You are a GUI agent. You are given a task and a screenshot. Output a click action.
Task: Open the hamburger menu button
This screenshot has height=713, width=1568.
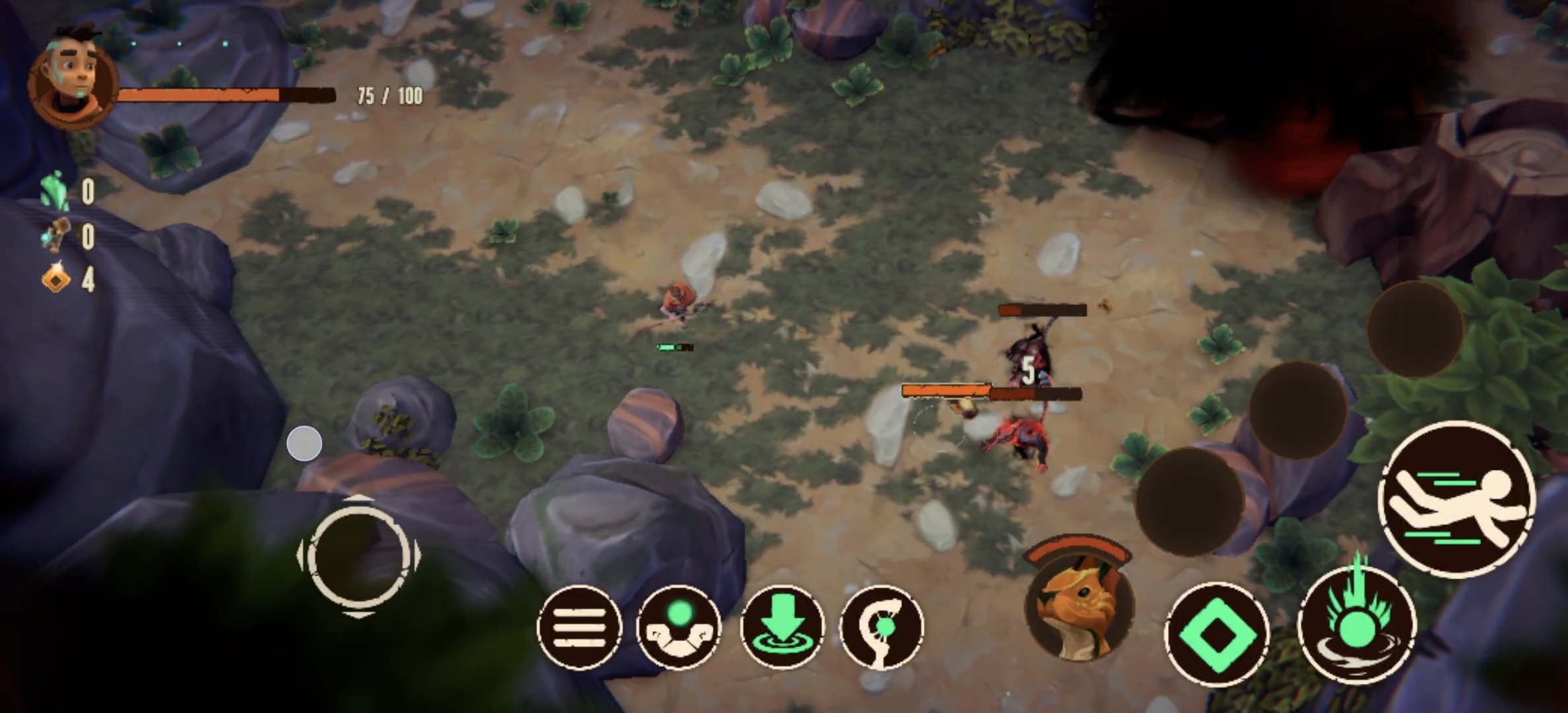(x=579, y=627)
